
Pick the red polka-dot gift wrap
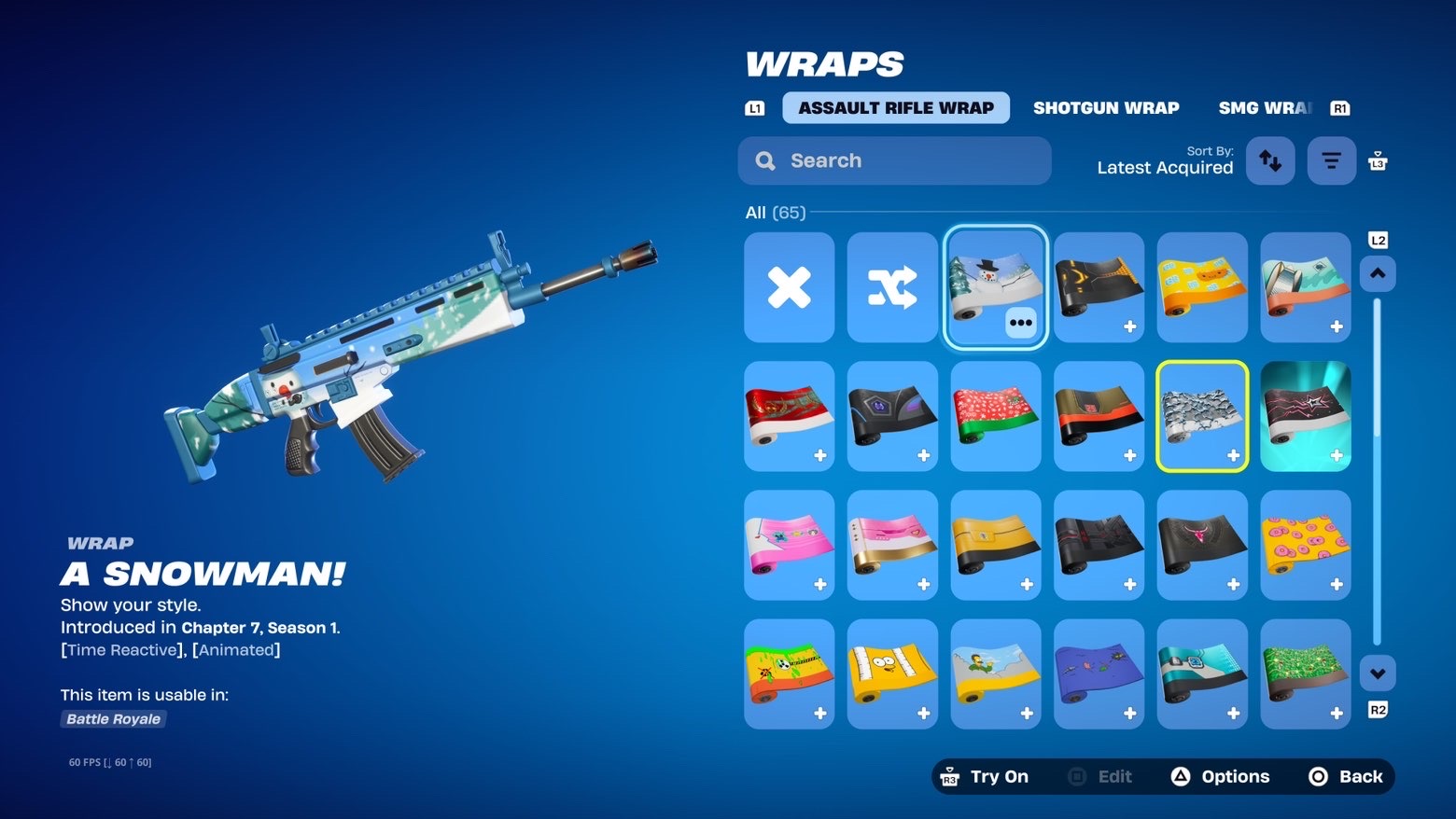click(x=995, y=416)
